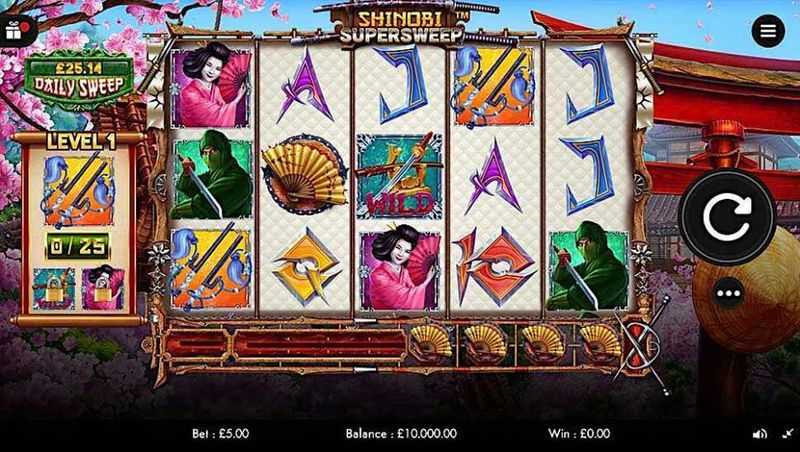
Task: Toggle the sound speaker icon
Action: tap(759, 434)
